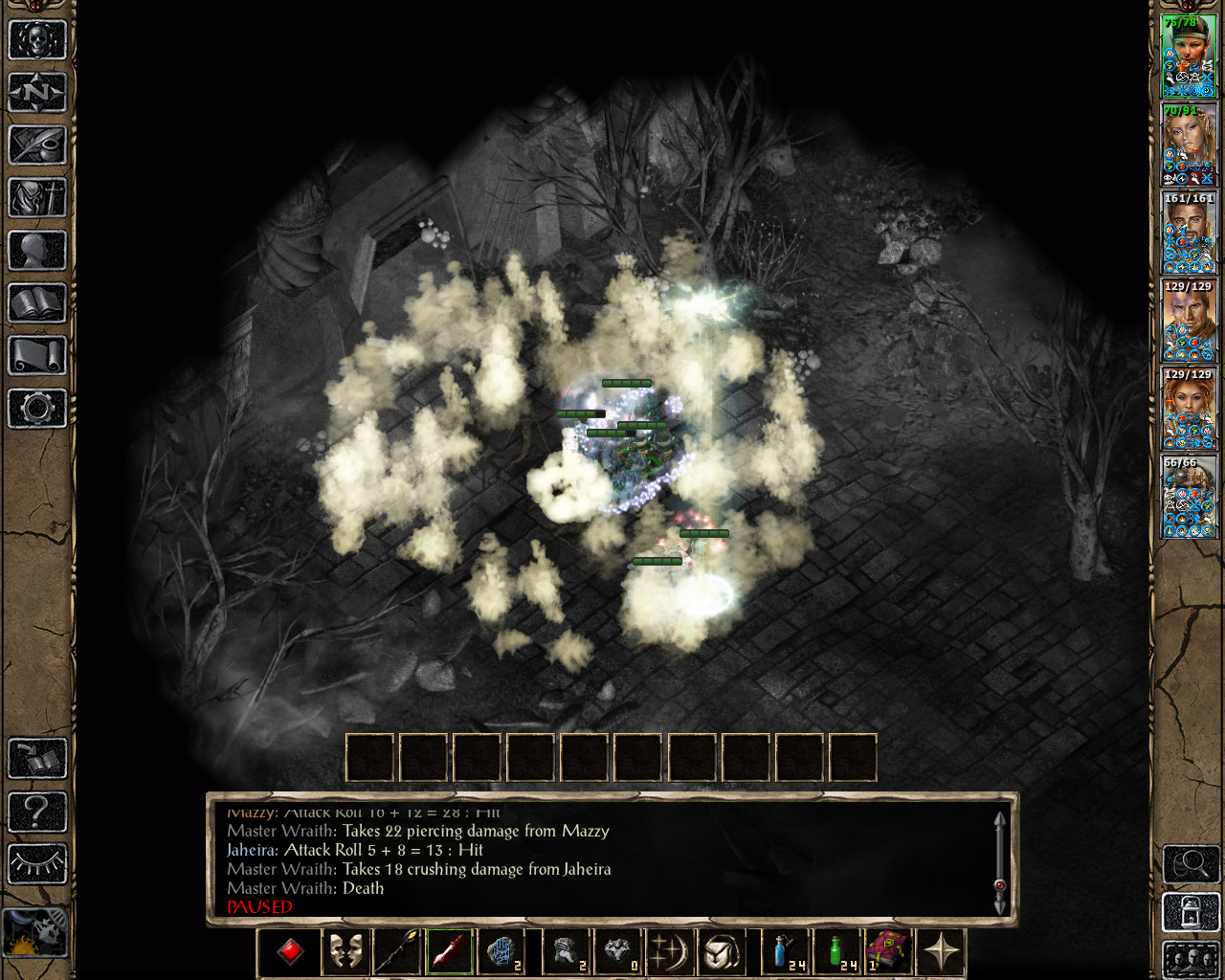Select the party portrait with 161/161 HP
The image size is (1225, 980).
(1188, 232)
